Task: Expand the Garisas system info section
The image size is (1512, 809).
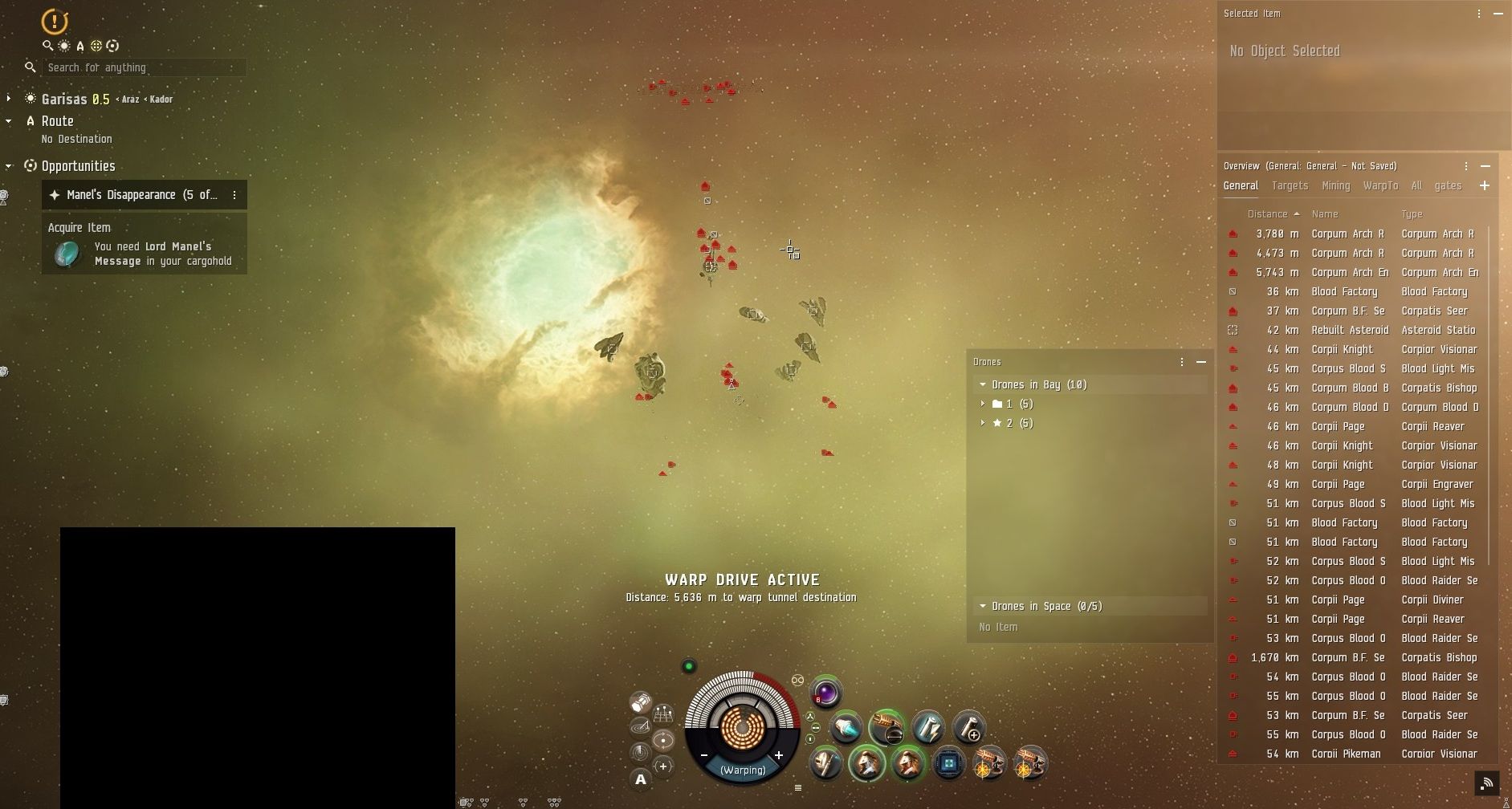Action: click(9, 99)
